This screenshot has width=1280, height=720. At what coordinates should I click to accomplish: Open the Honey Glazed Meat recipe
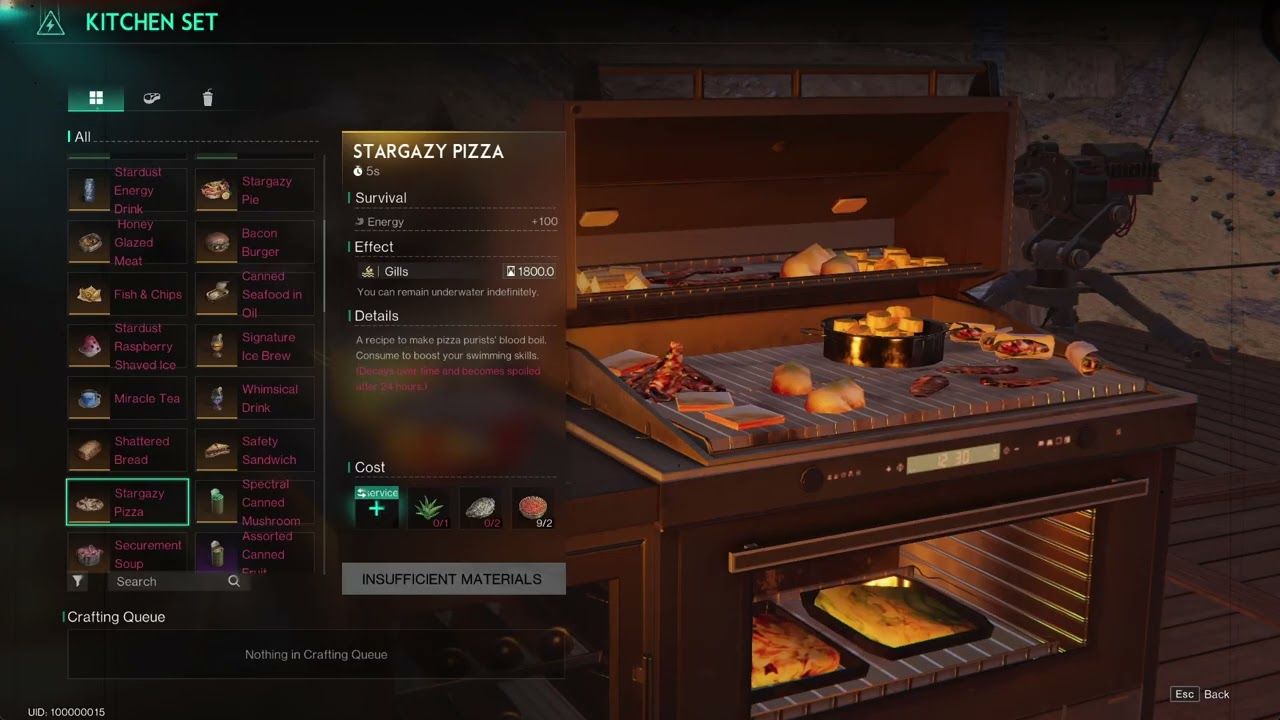click(x=127, y=242)
